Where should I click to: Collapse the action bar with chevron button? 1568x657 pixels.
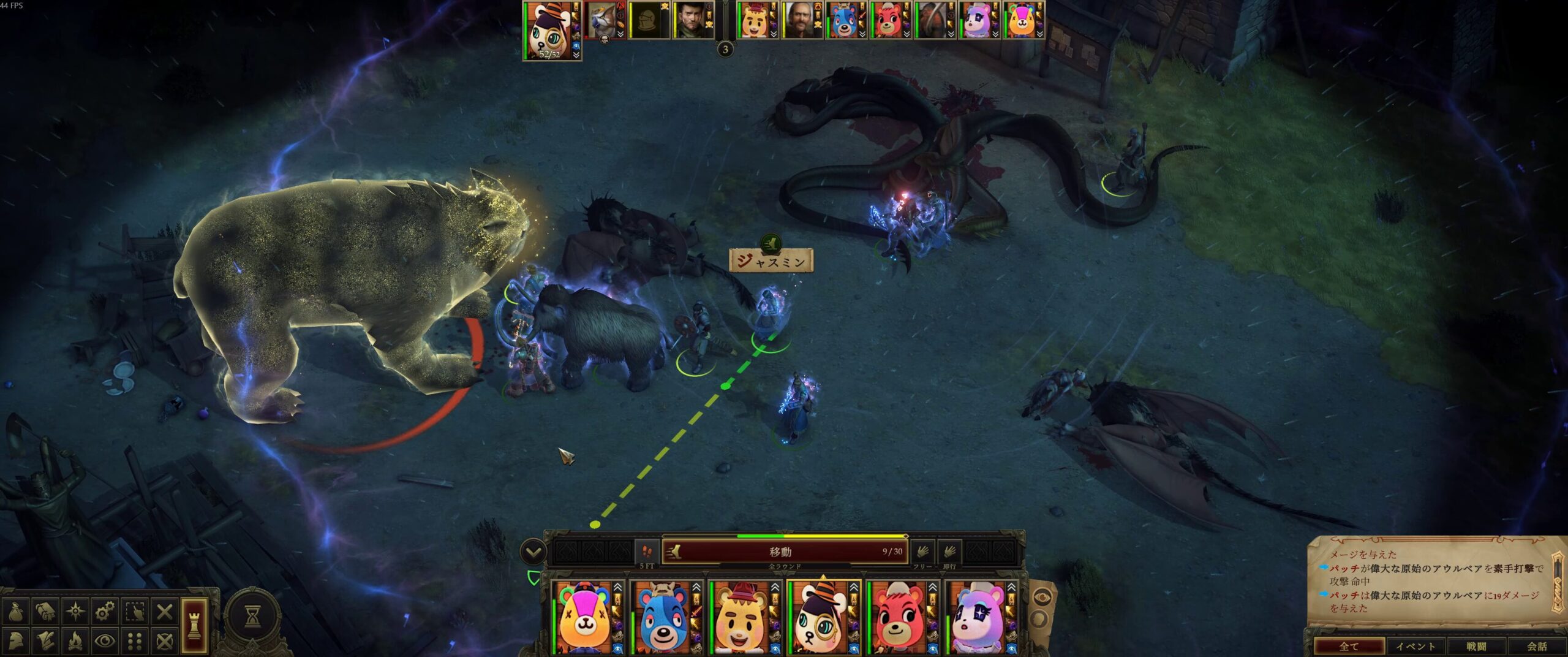click(x=533, y=552)
